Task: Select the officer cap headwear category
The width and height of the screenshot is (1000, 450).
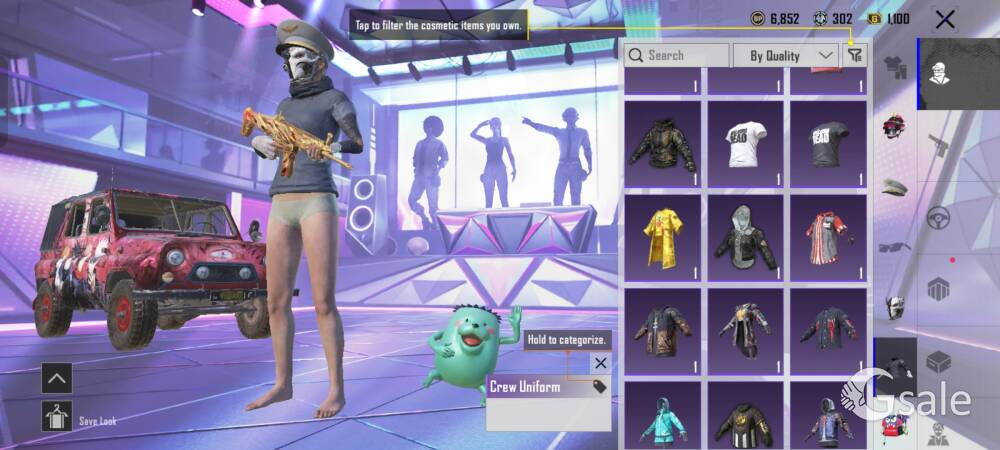Action: pyautogui.click(x=894, y=187)
